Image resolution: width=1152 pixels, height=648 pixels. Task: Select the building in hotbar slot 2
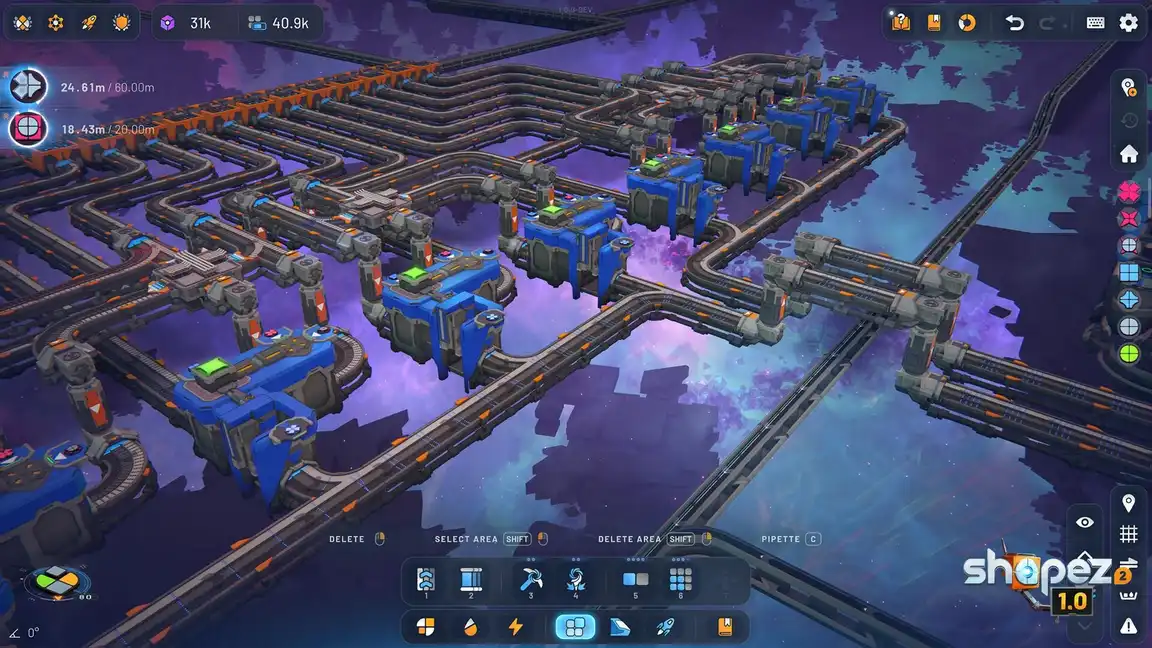click(x=471, y=579)
